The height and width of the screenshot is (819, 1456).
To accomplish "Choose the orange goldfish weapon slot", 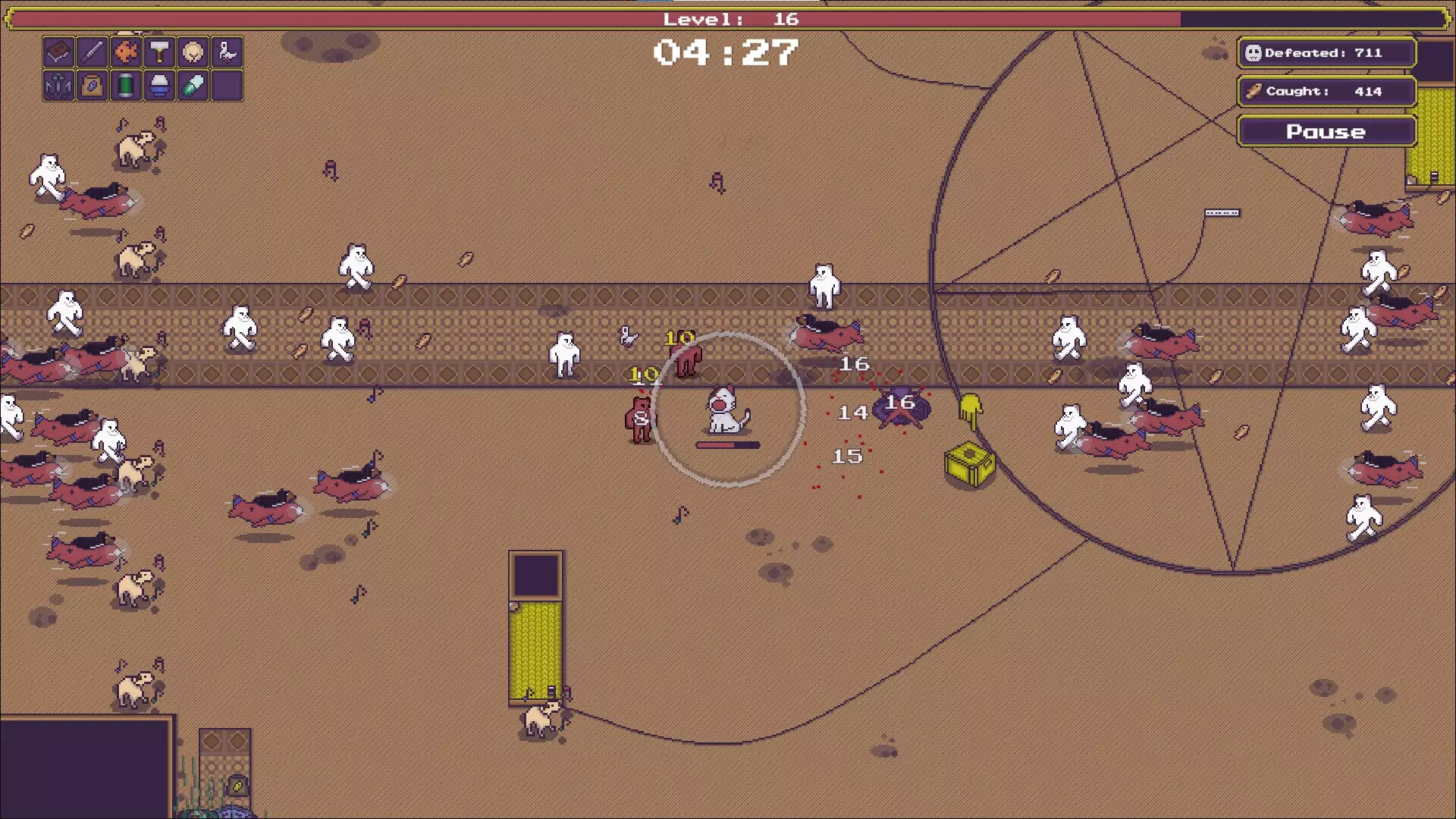I will point(126,52).
